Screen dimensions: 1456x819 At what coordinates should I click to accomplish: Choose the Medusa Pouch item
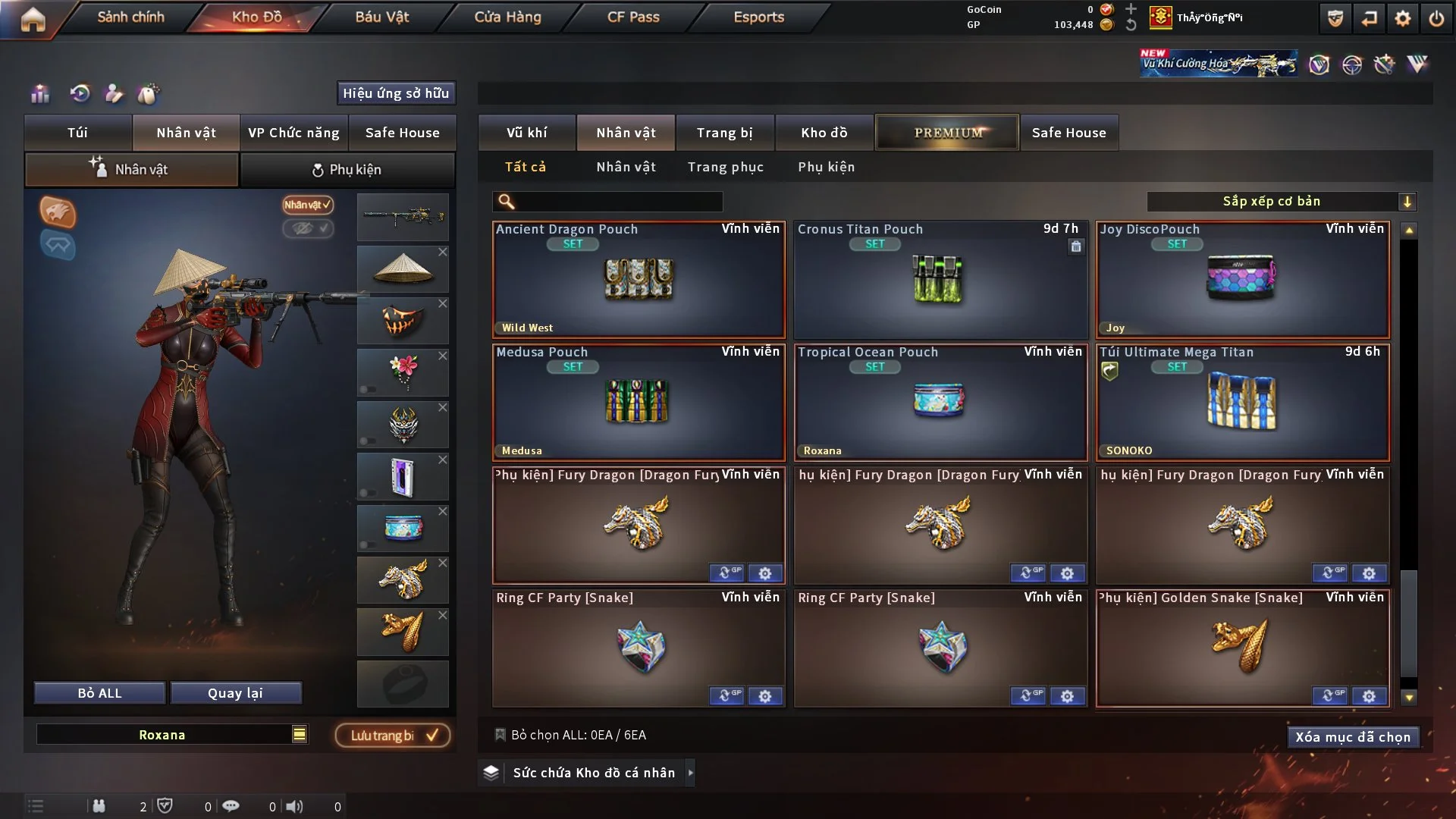tap(639, 403)
